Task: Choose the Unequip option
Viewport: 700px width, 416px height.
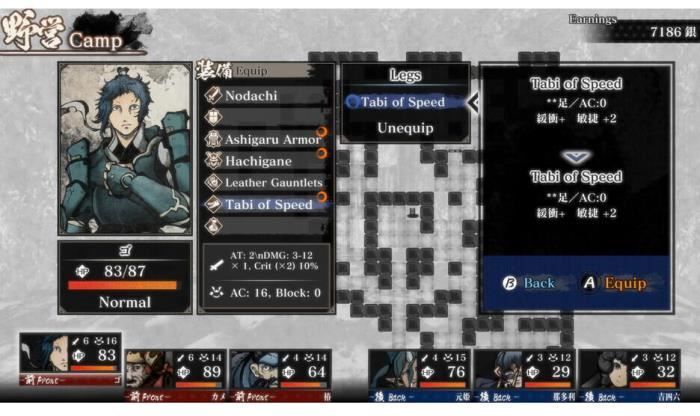Action: (x=404, y=128)
